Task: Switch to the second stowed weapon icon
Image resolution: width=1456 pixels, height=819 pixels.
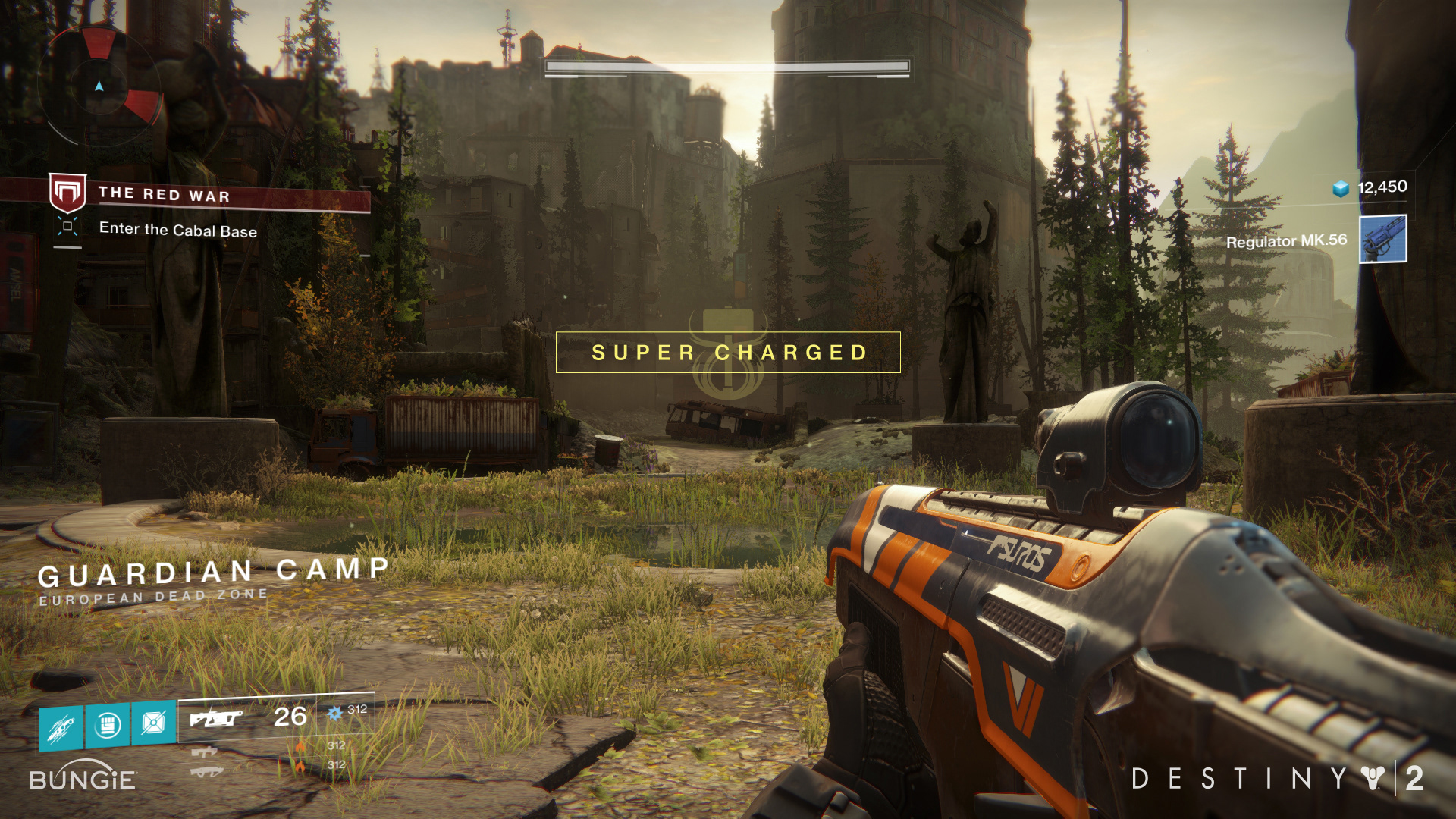Action: 204,752
